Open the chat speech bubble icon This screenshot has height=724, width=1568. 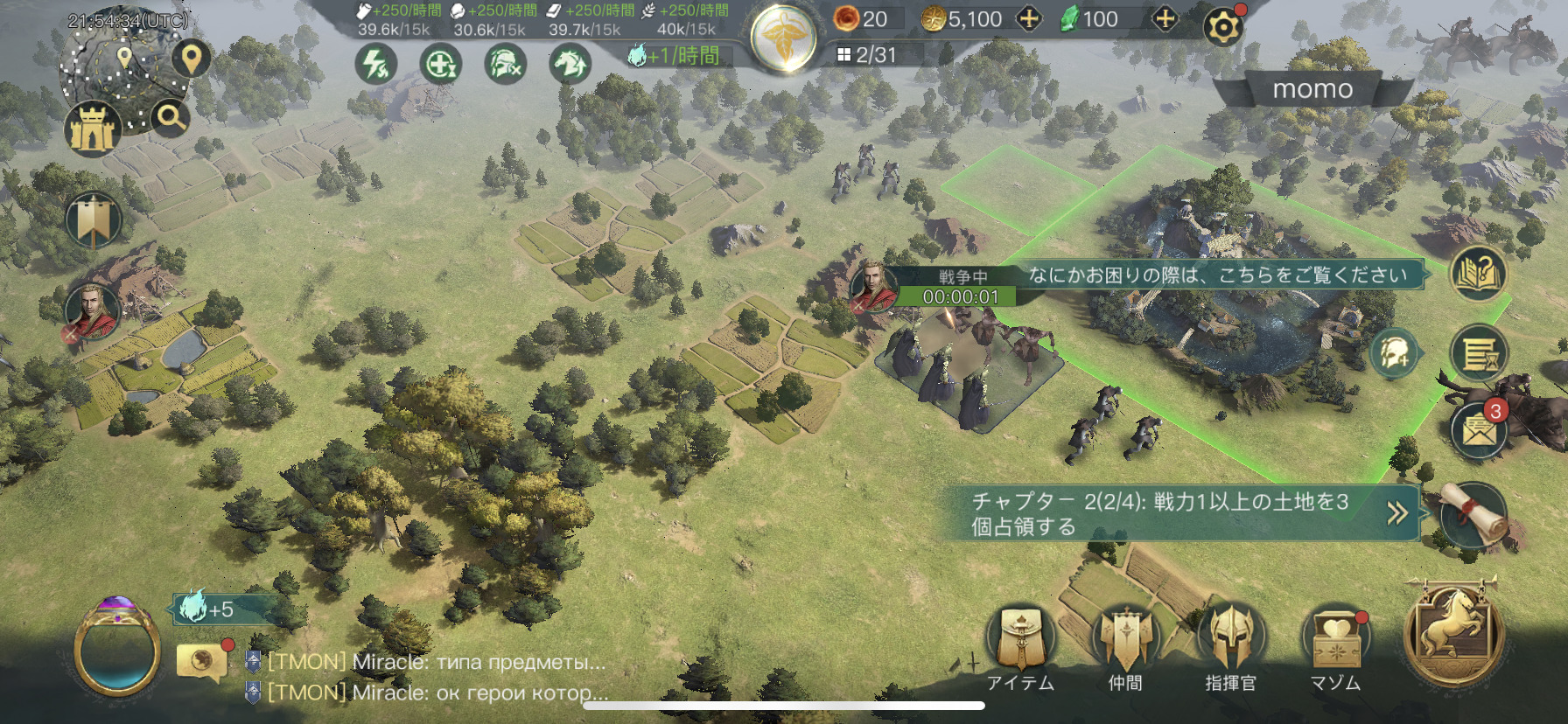point(201,661)
